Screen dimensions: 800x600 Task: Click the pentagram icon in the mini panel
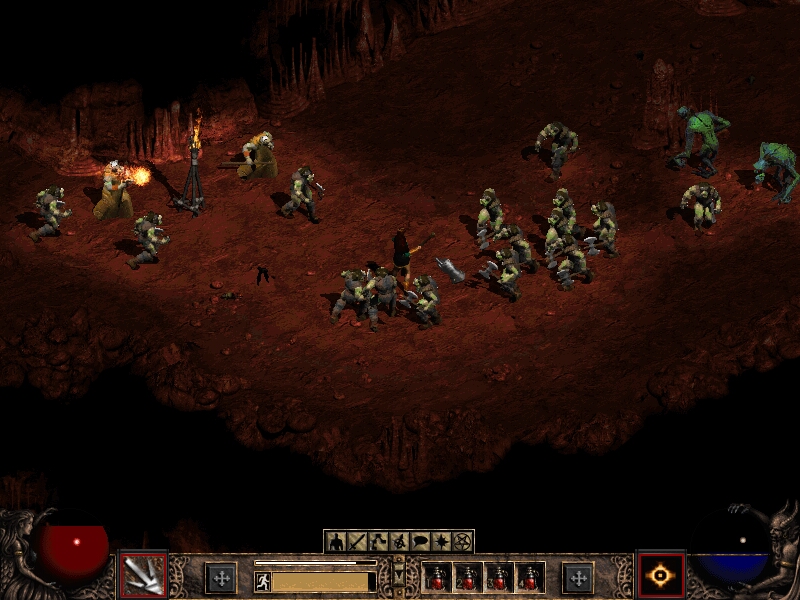pyautogui.click(x=462, y=542)
